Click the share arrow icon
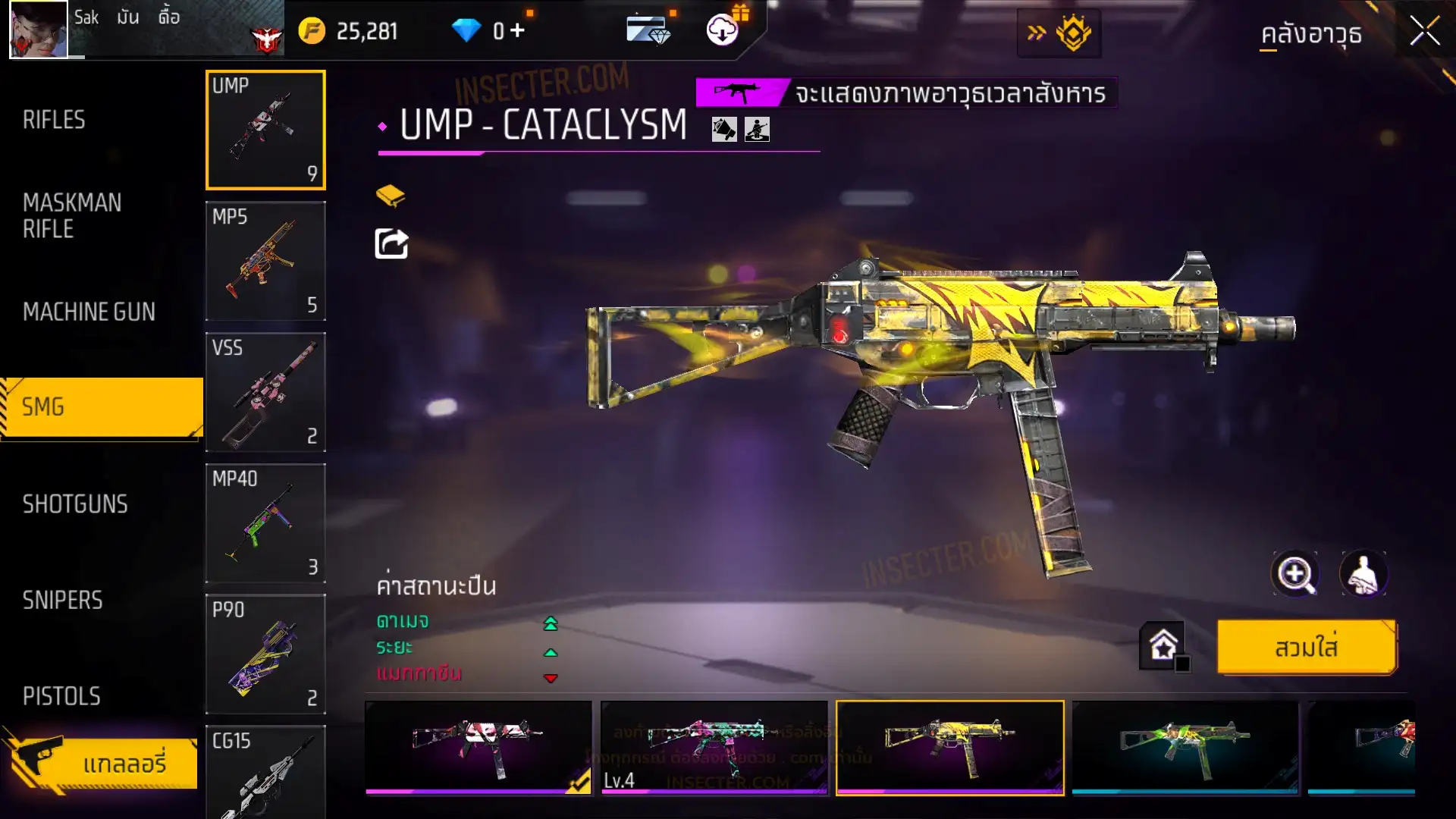Image resolution: width=1456 pixels, height=819 pixels. click(392, 244)
